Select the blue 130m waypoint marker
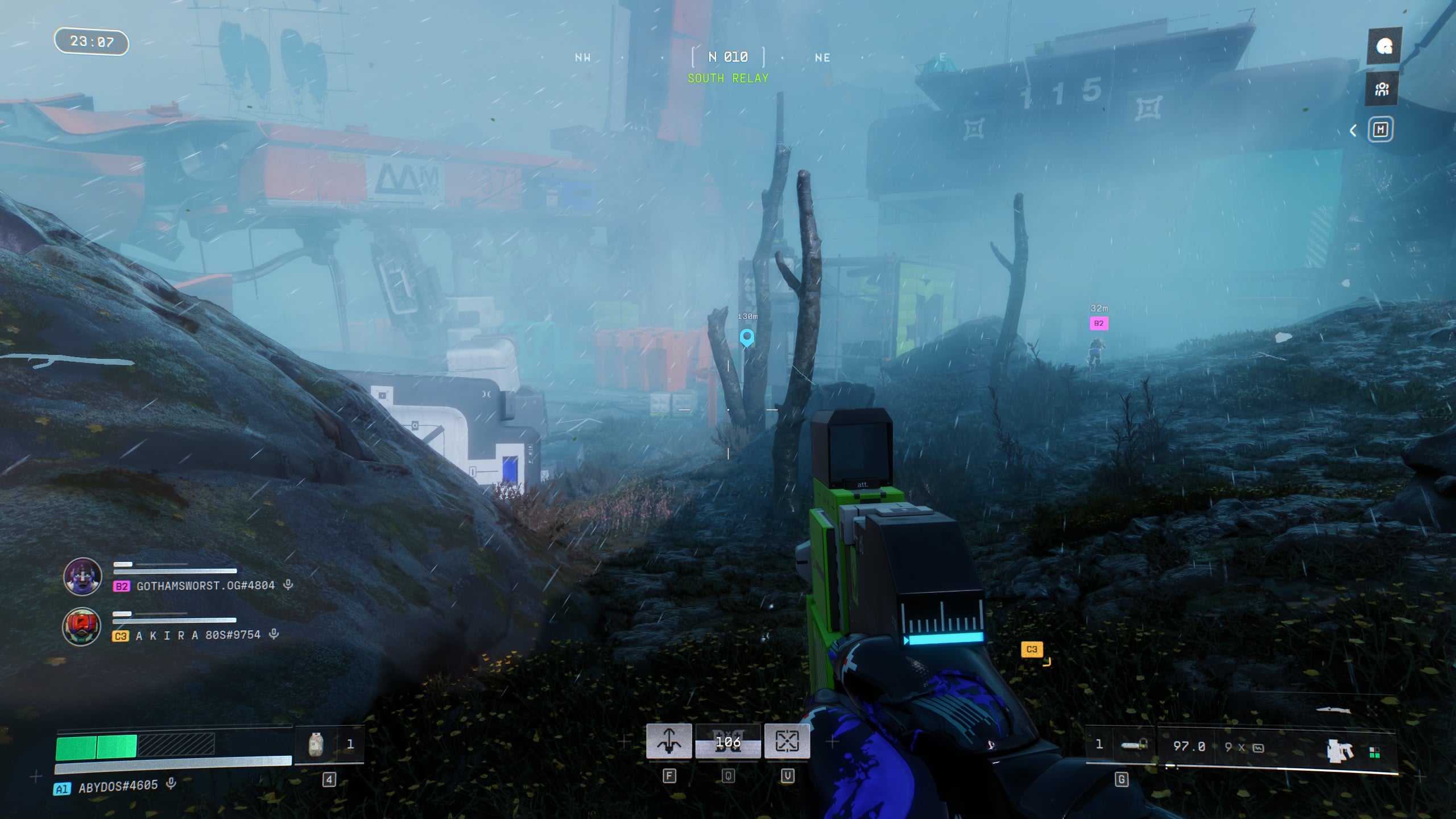This screenshot has height=819, width=1456. [747, 337]
